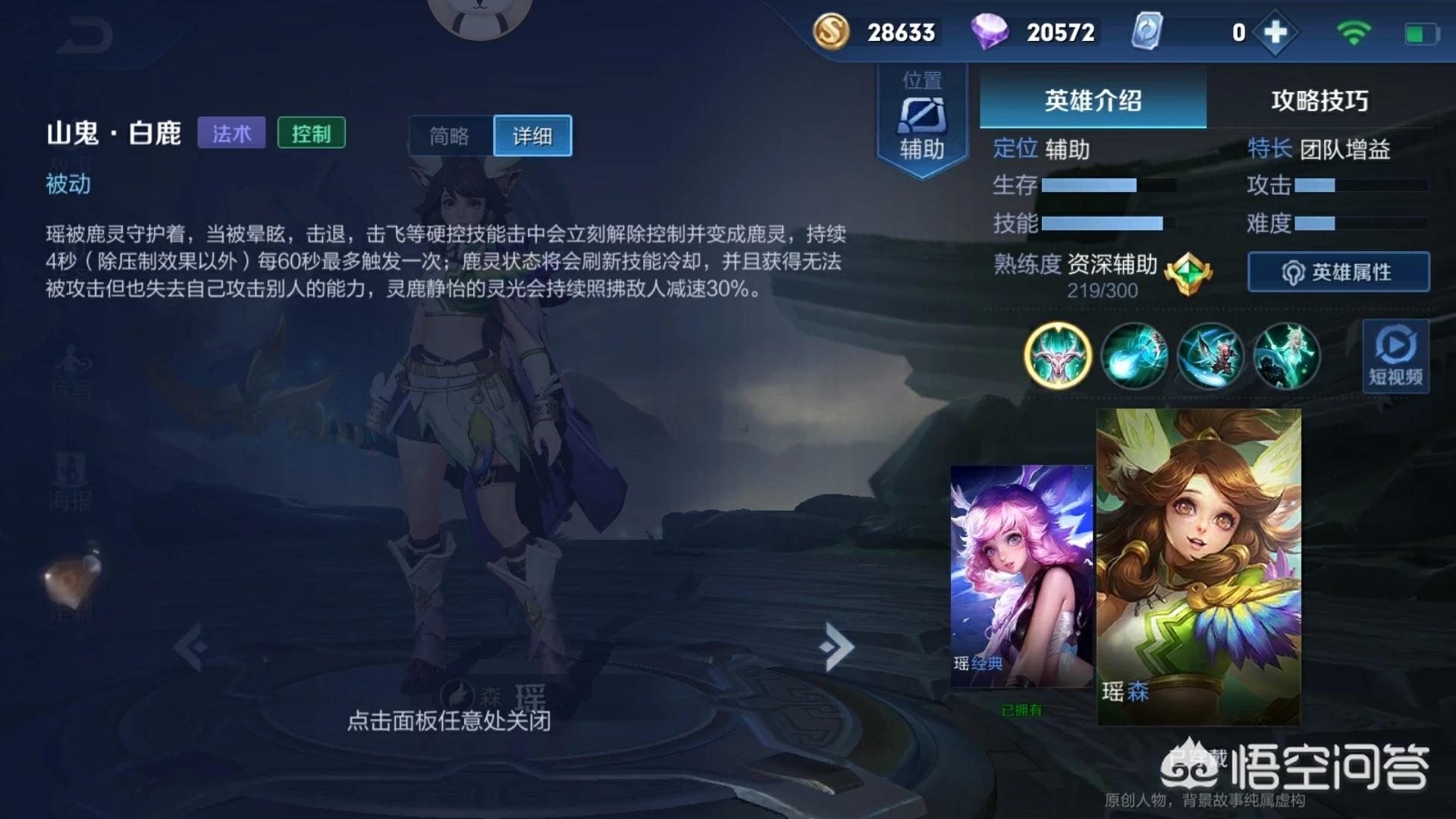Switch description view to 简略 brief mode

(450, 135)
